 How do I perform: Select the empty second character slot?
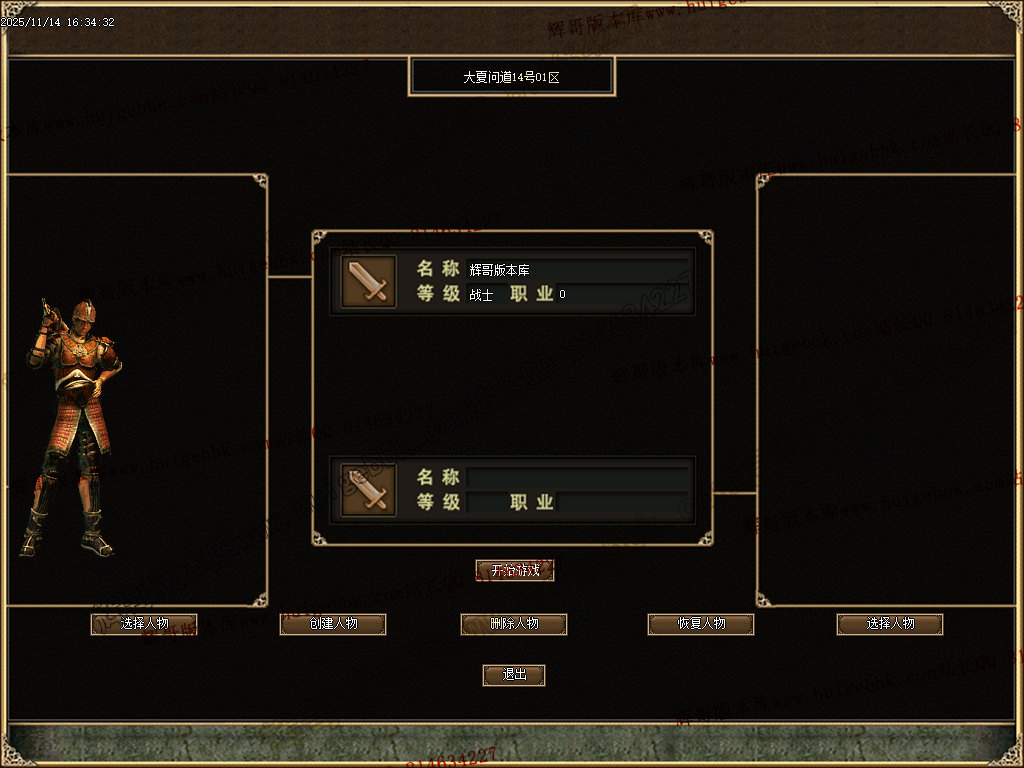pyautogui.click(x=512, y=490)
